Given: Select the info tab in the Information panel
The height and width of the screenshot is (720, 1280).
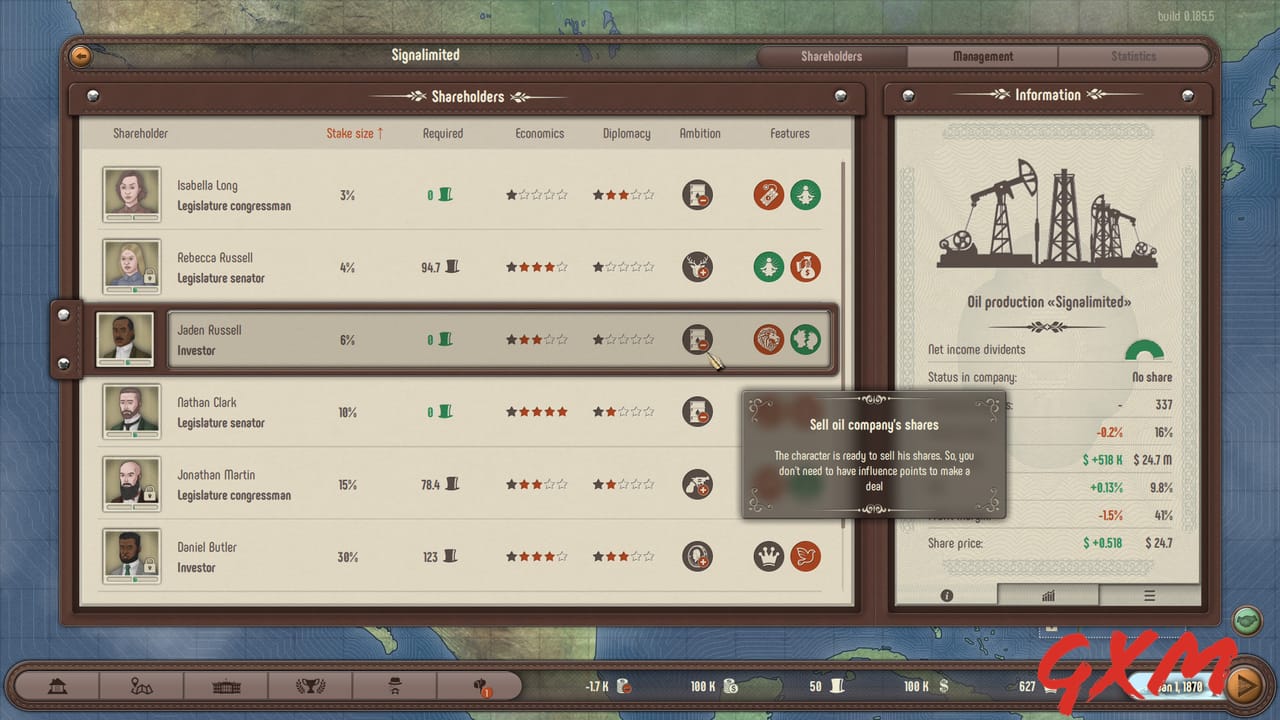Looking at the screenshot, I should [946, 594].
